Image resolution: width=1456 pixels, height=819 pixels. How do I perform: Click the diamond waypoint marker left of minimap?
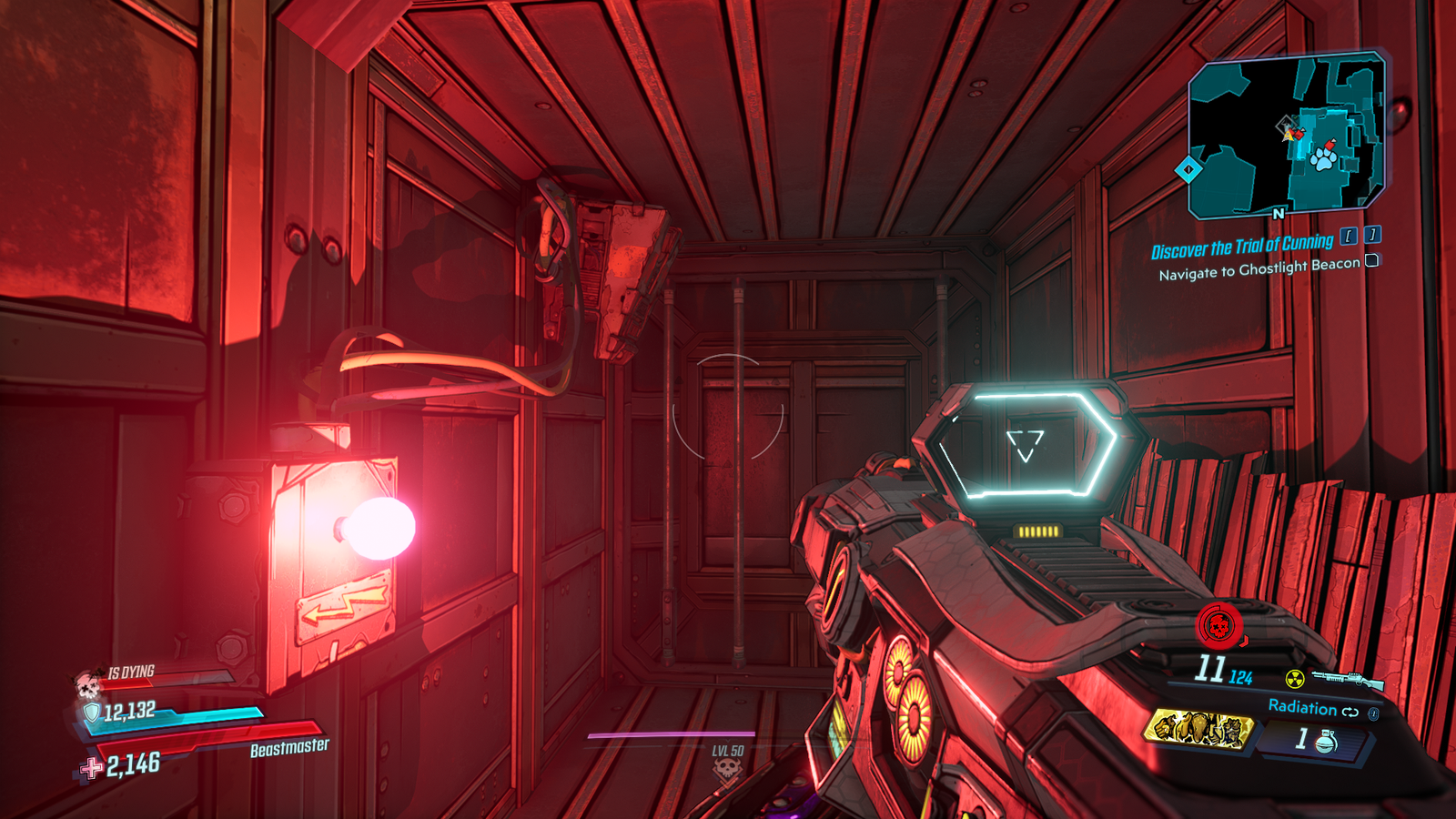click(1189, 168)
